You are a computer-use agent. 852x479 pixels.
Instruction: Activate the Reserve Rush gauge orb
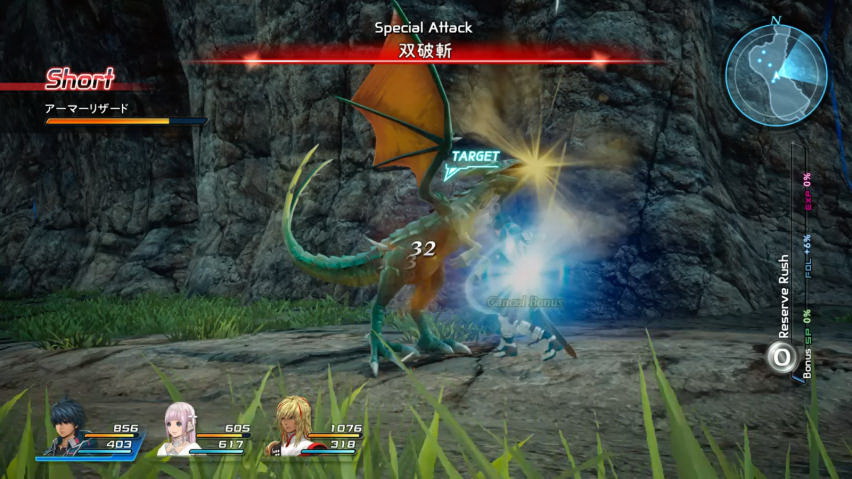781,357
